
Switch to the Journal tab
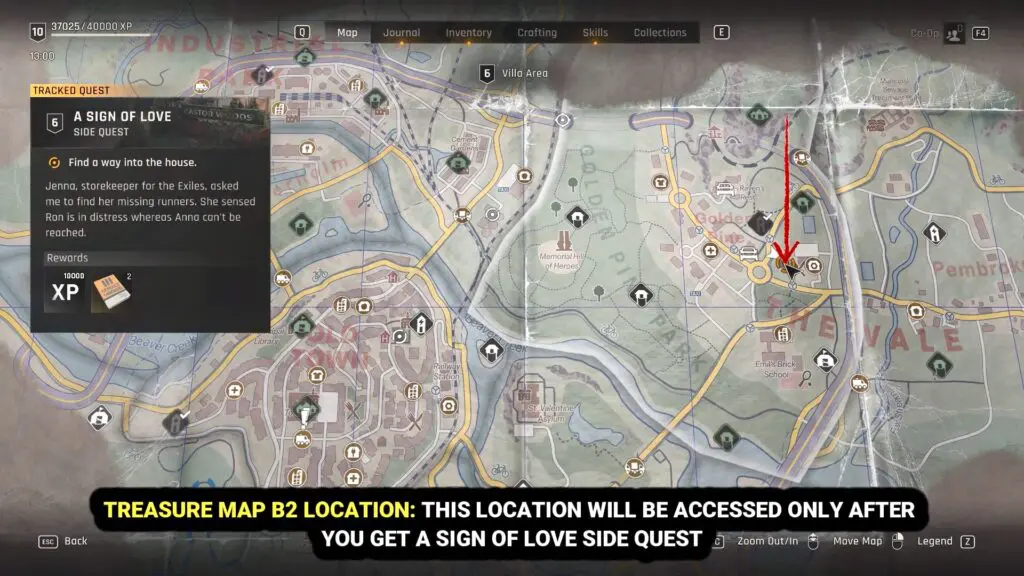402,32
